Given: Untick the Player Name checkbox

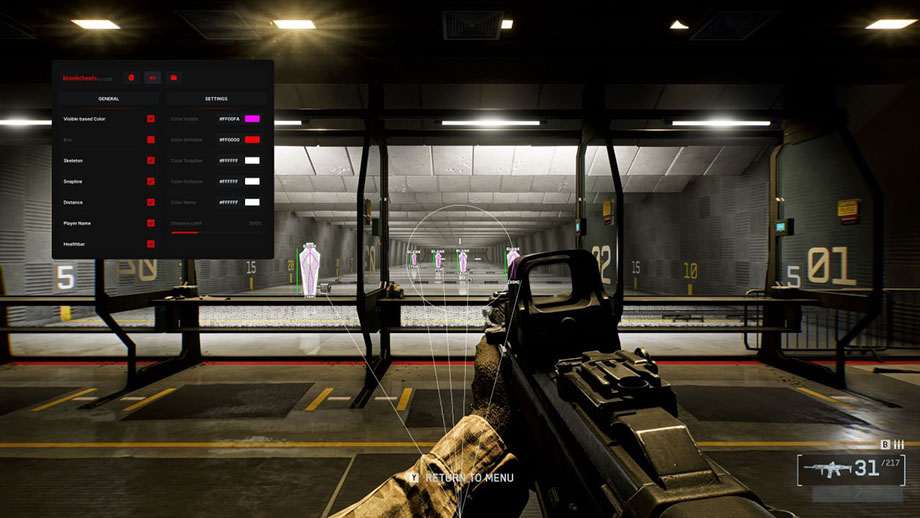Looking at the screenshot, I should coord(151,223).
